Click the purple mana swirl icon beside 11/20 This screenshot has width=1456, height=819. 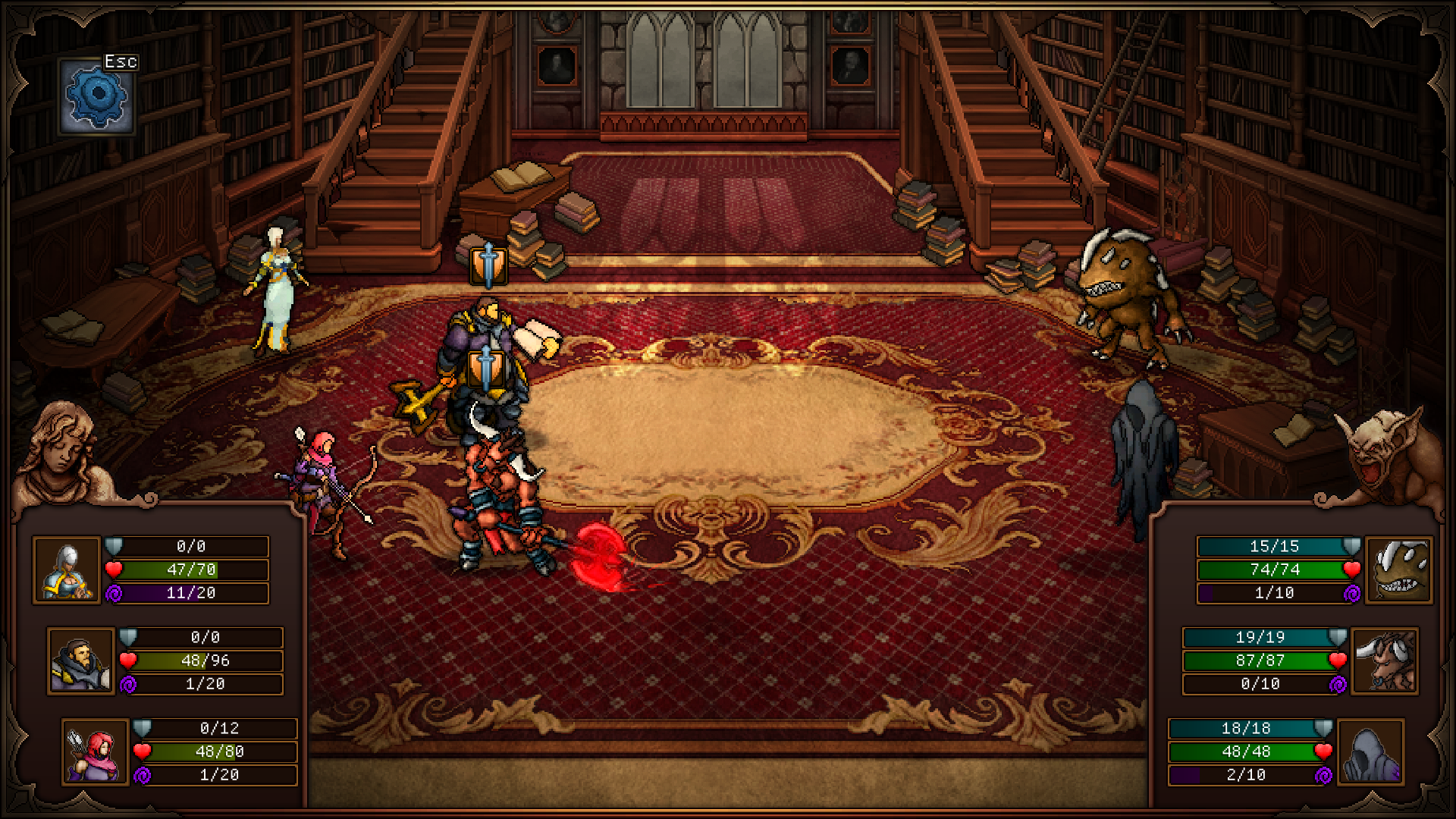[116, 594]
